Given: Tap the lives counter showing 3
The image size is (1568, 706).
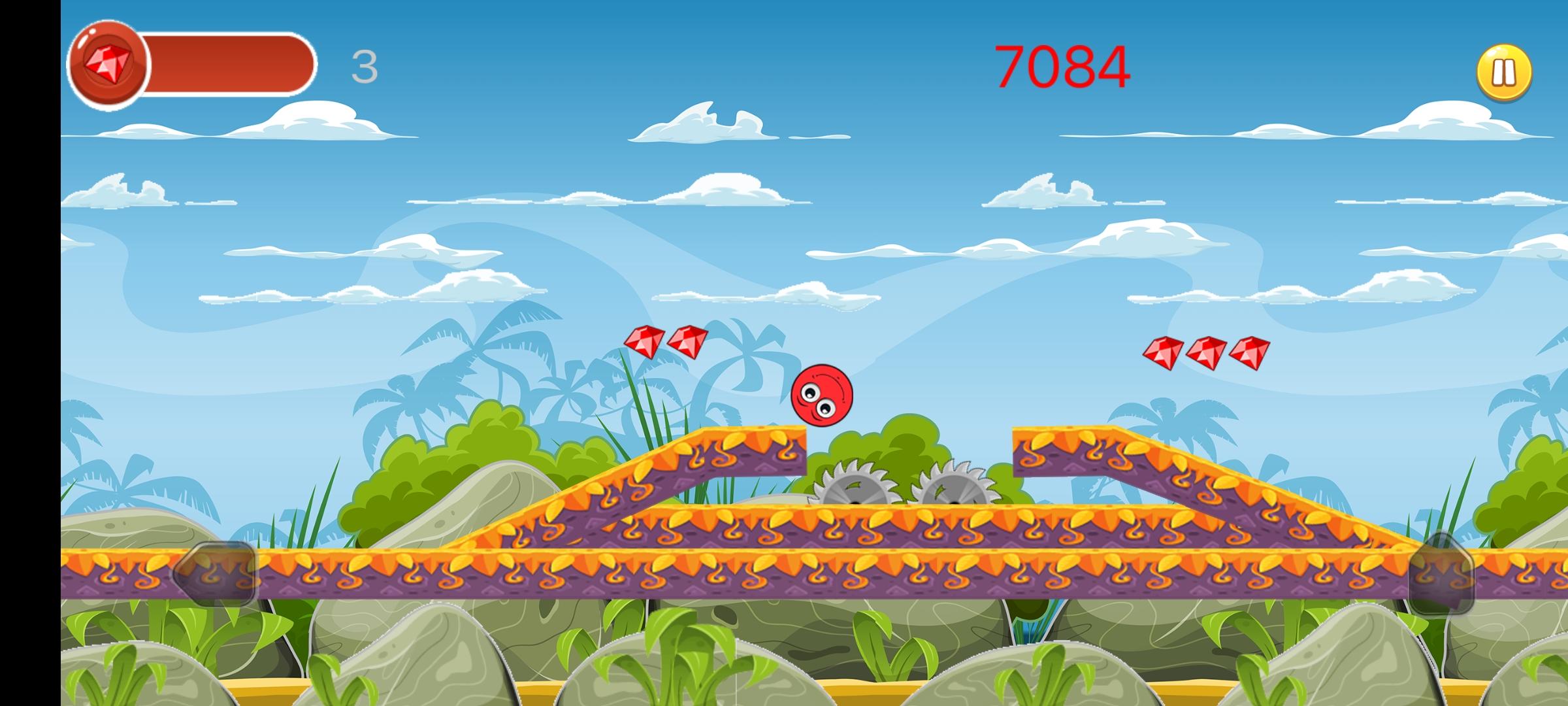Looking at the screenshot, I should (365, 67).
